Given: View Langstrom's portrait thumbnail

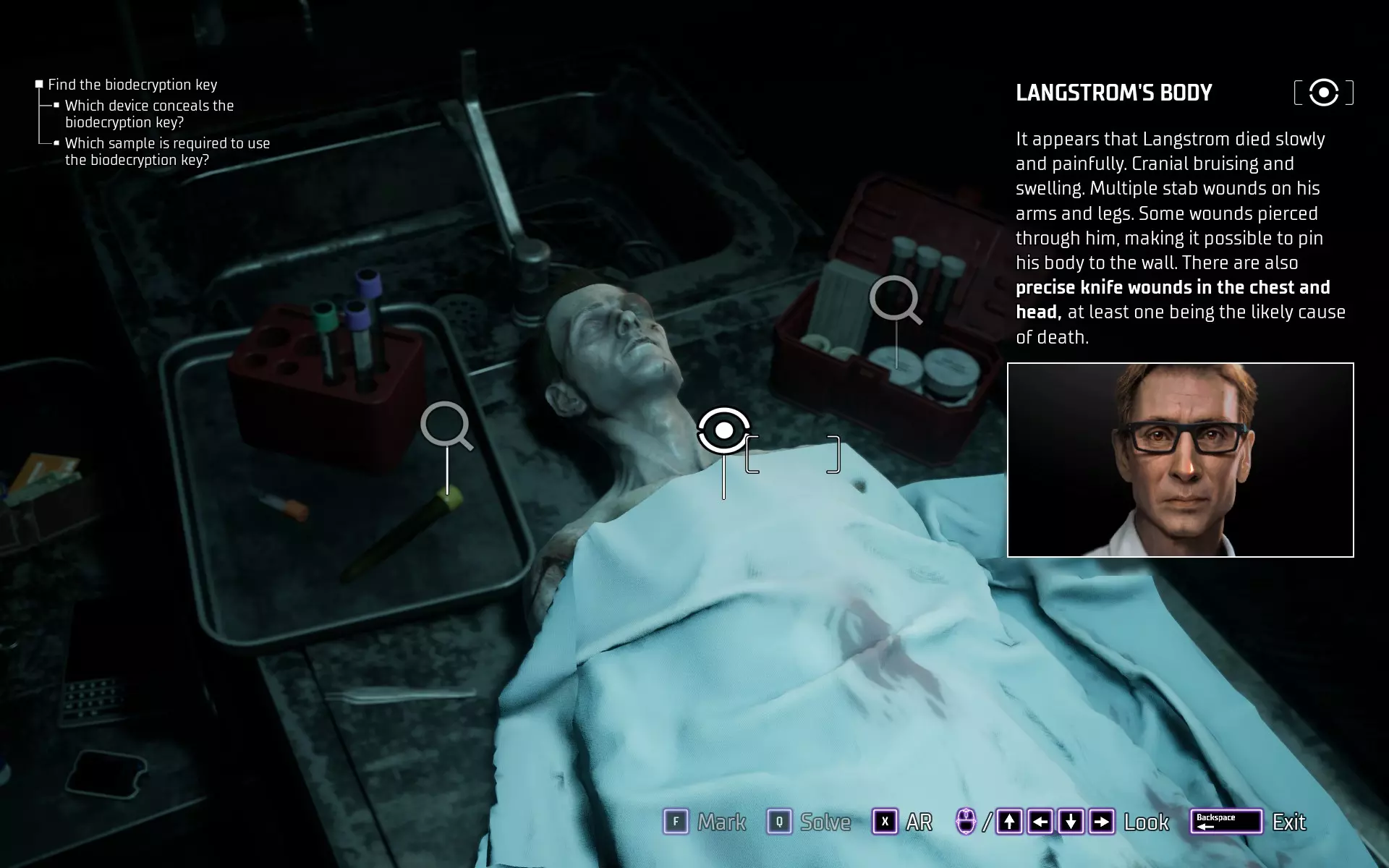Looking at the screenshot, I should (1180, 460).
